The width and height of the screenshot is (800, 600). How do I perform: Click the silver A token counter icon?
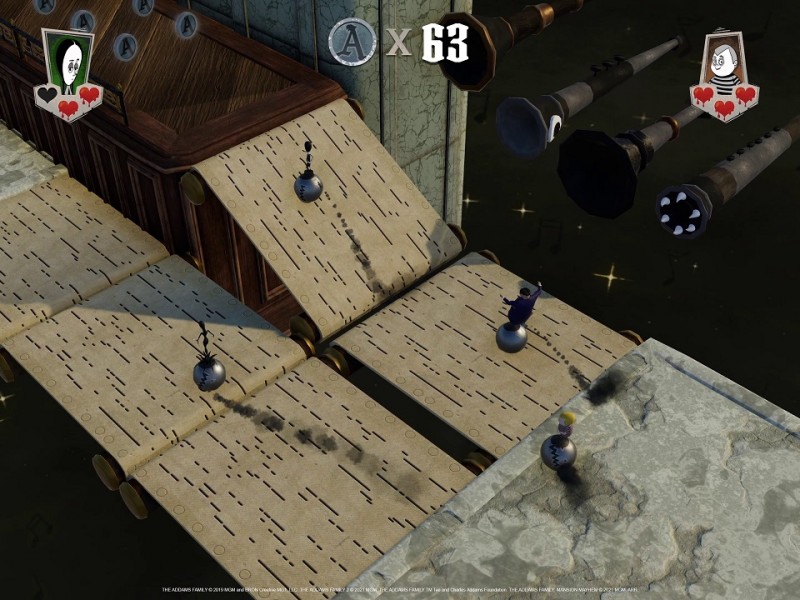point(352,42)
